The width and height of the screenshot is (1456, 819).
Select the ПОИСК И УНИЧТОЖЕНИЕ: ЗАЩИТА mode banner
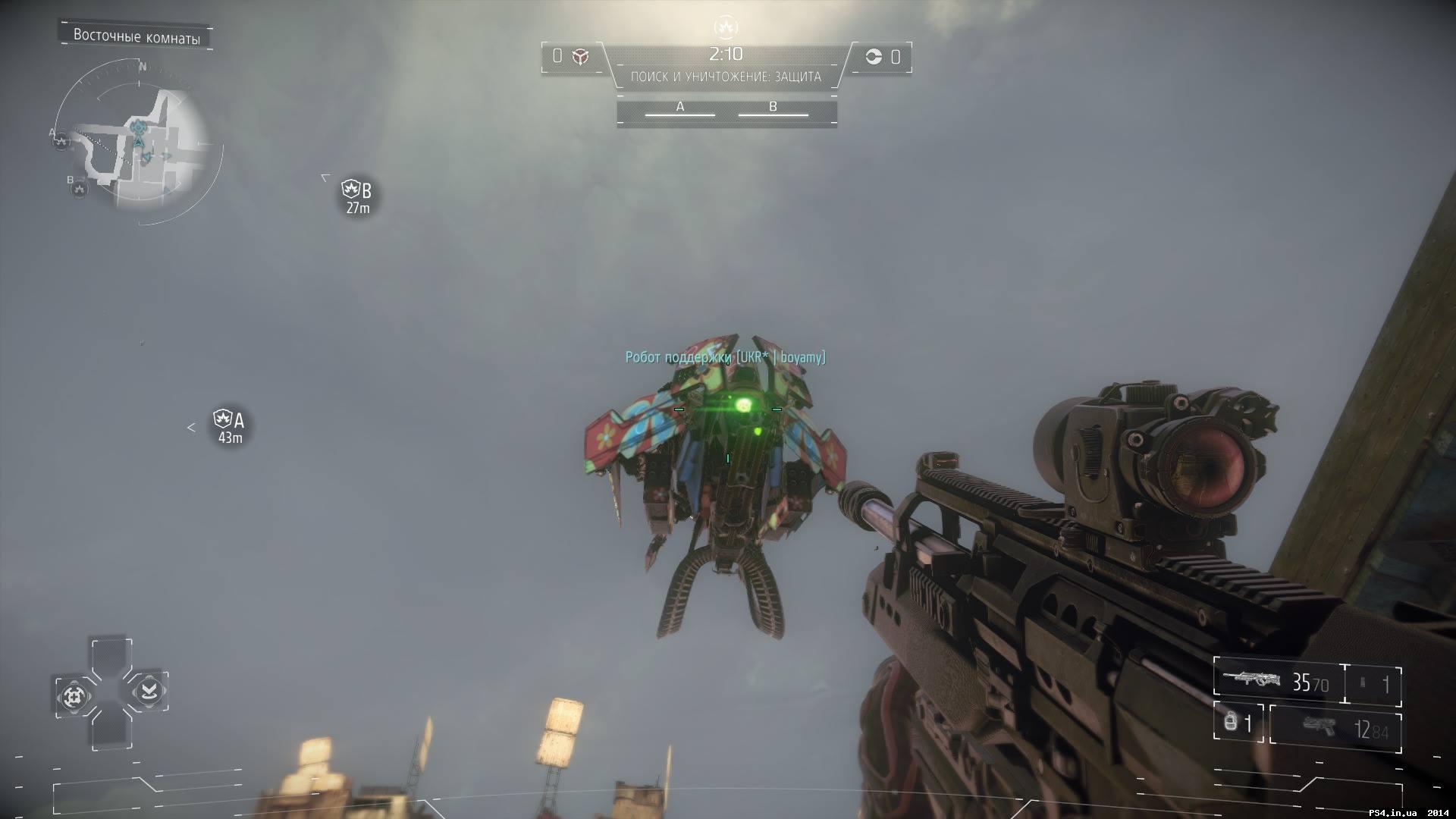coord(726,76)
